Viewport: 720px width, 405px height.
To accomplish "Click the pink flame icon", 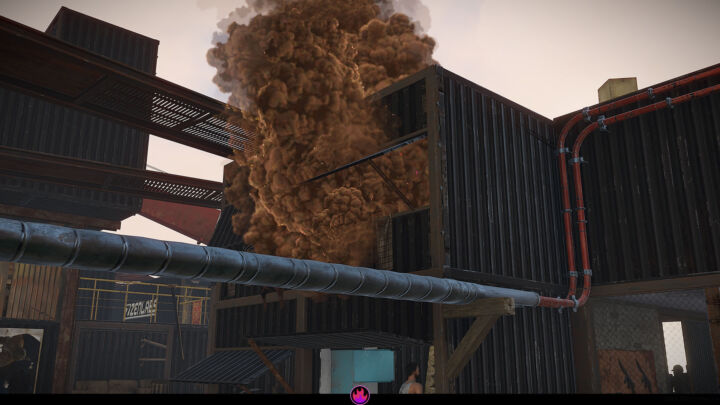I will (x=360, y=396).
